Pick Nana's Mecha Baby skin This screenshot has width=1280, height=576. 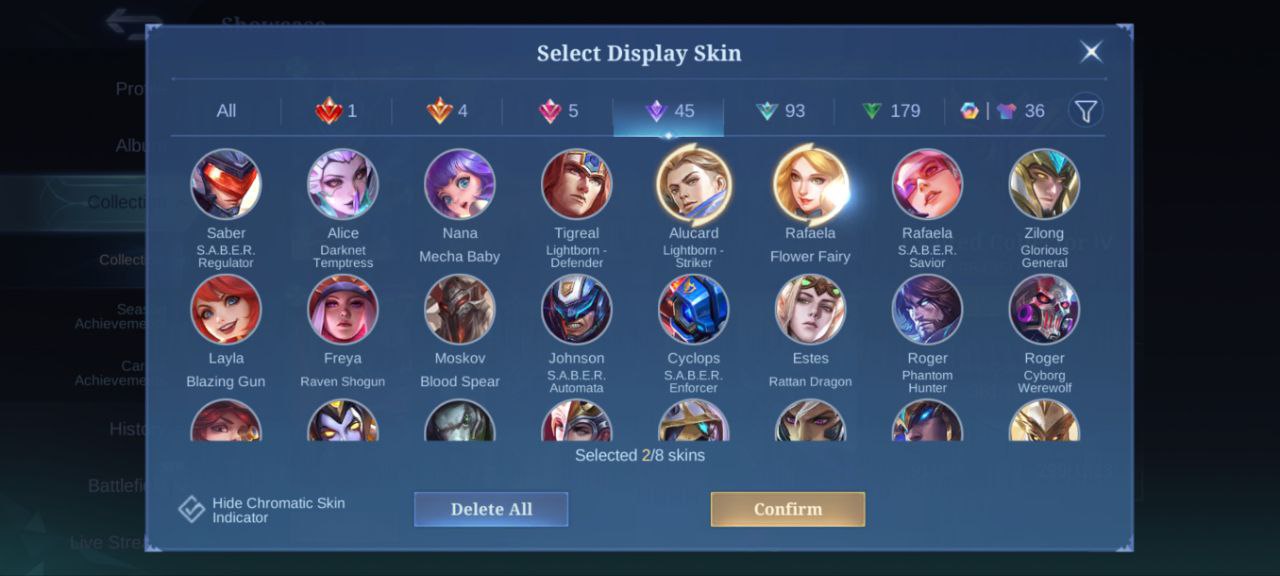coord(460,185)
